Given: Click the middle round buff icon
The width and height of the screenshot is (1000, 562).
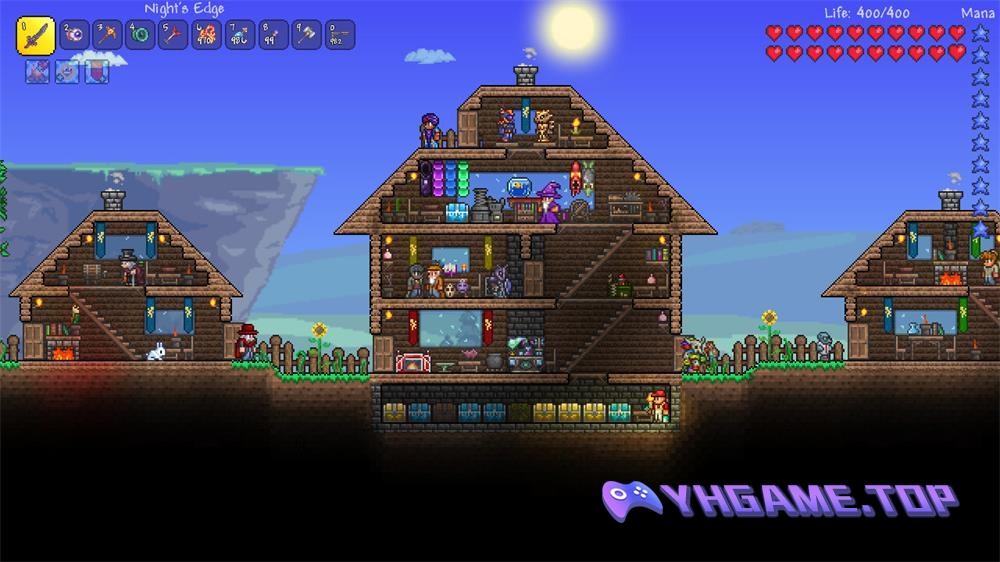Looking at the screenshot, I should click(67, 72).
